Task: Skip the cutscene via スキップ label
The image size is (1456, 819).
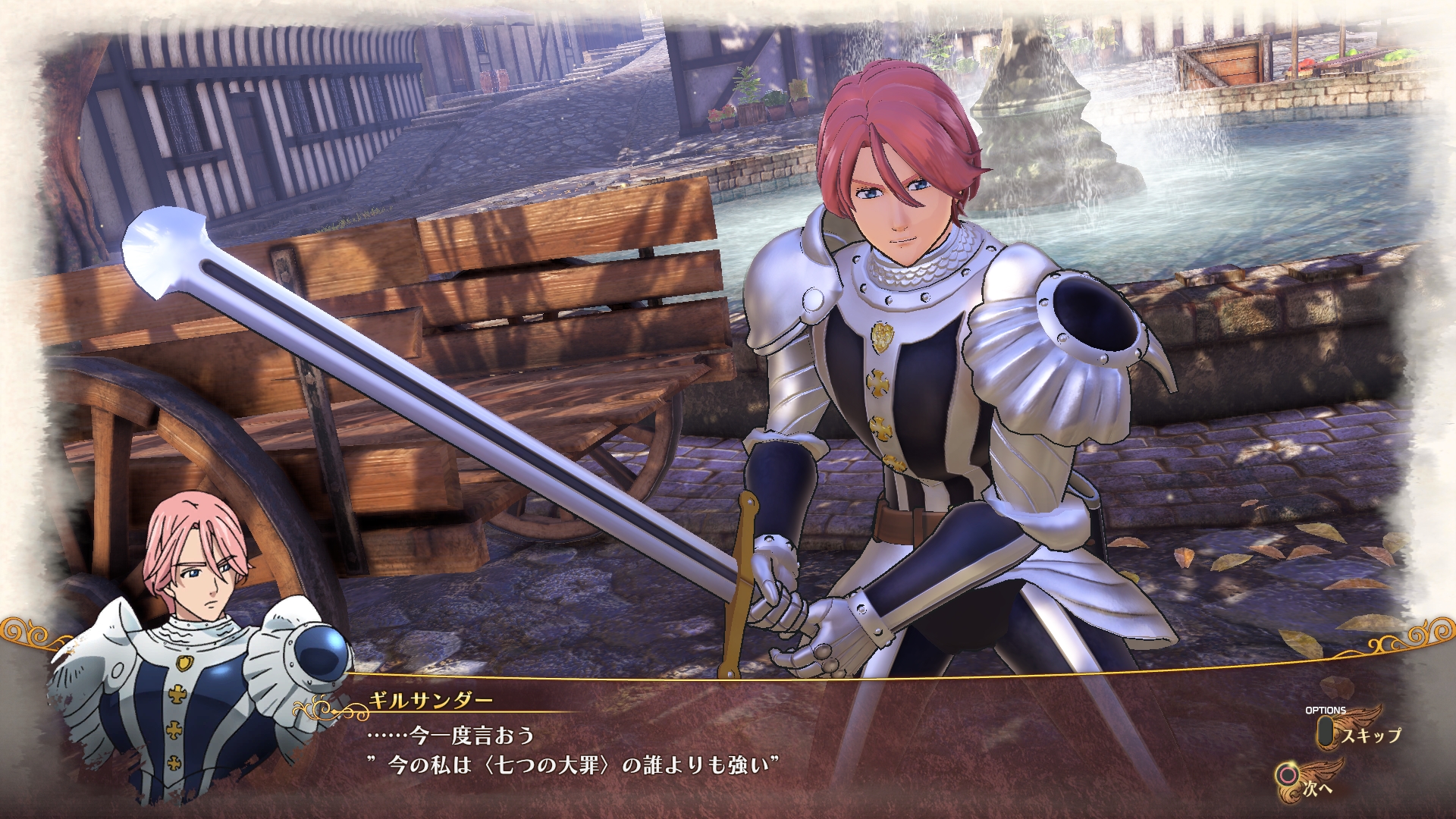Action: pos(1370,734)
